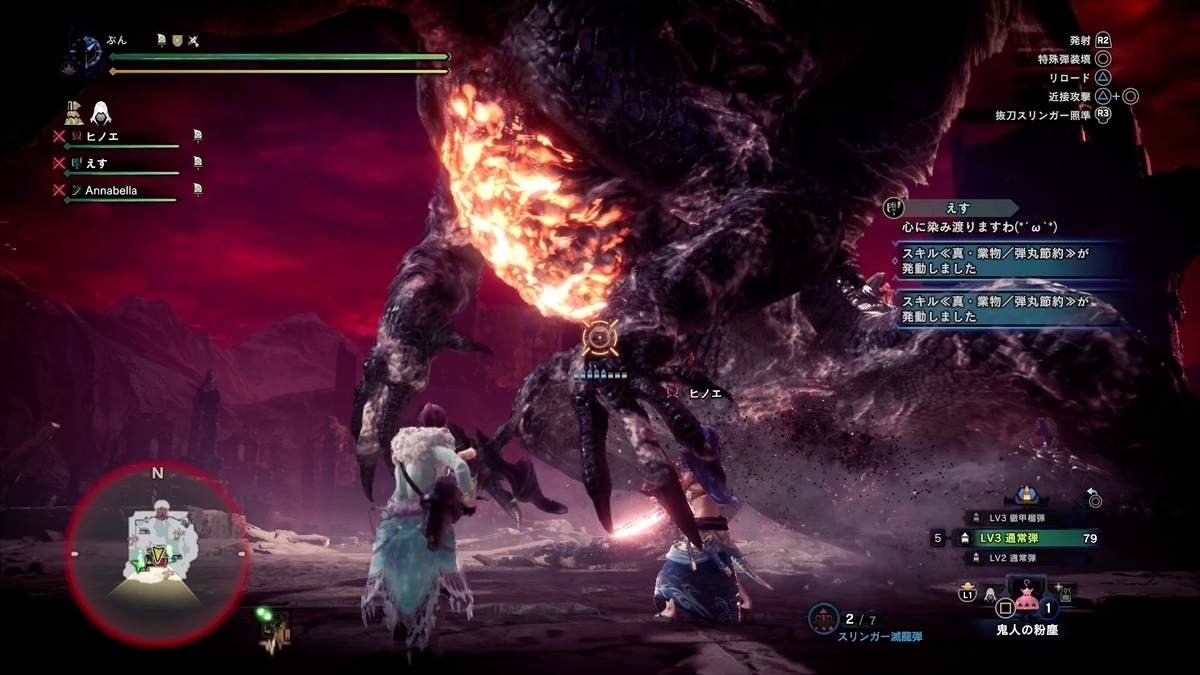Select the スリンガー滅龍弾 slinger ammo icon
The image size is (1200, 675).
point(824,620)
